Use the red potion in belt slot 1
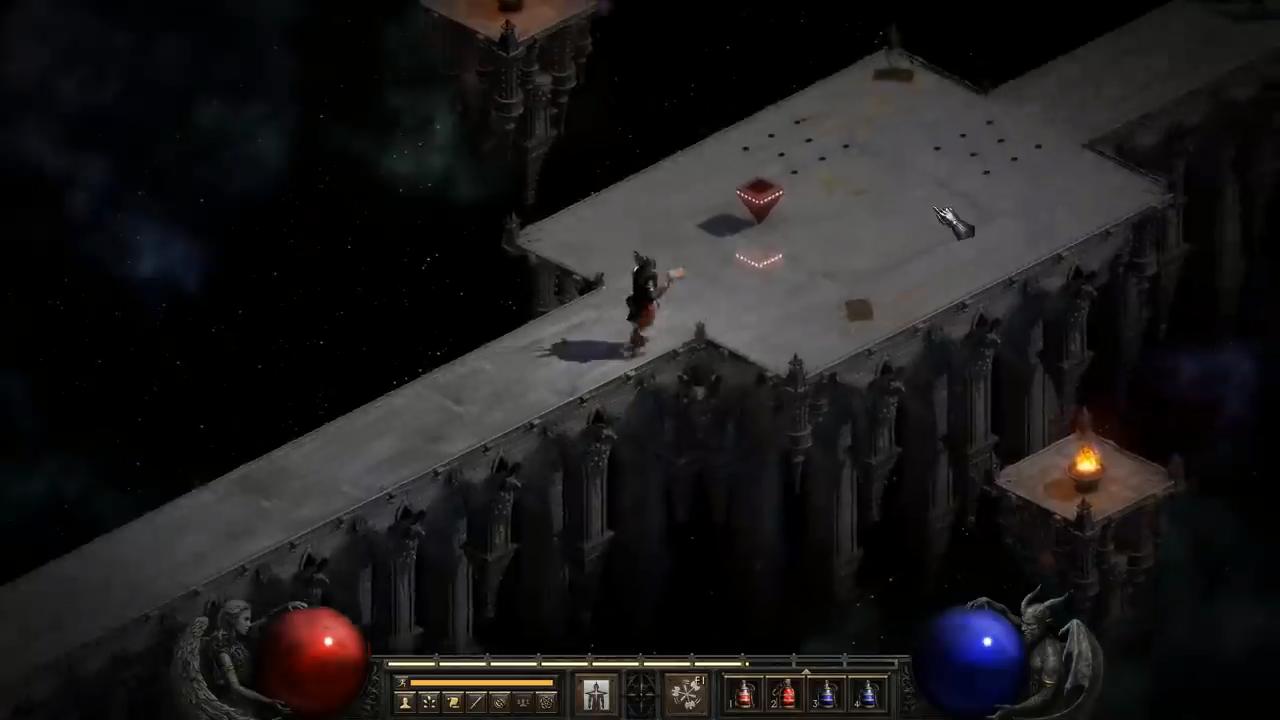This screenshot has height=720, width=1280. (x=745, y=694)
